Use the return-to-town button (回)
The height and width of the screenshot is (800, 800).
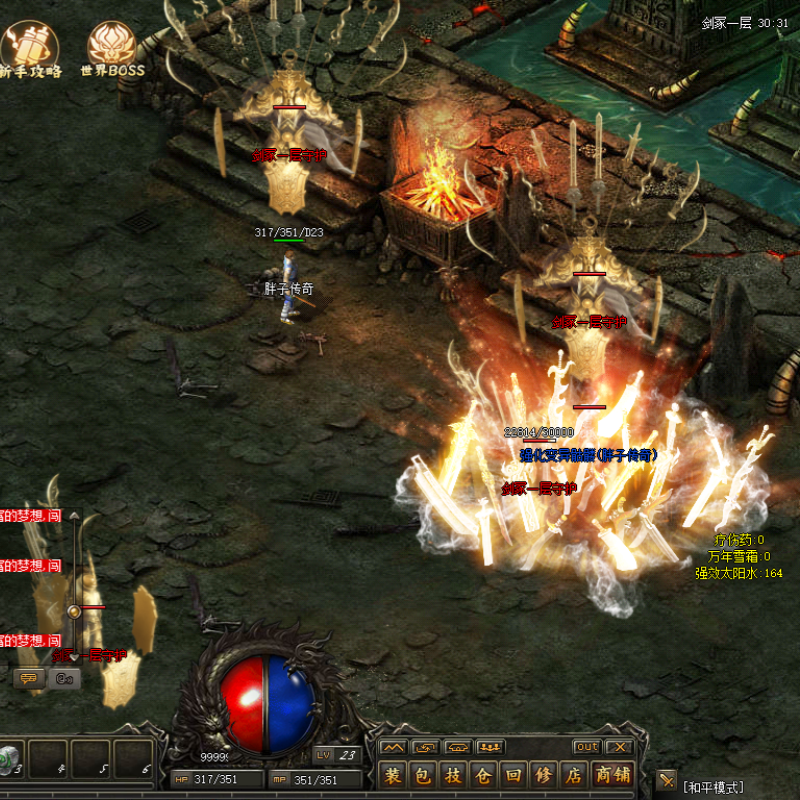[x=514, y=775]
